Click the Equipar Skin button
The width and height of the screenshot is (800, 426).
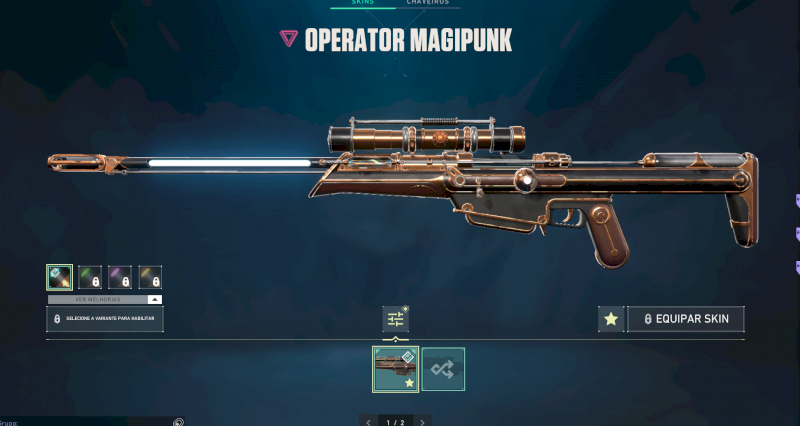(x=686, y=319)
